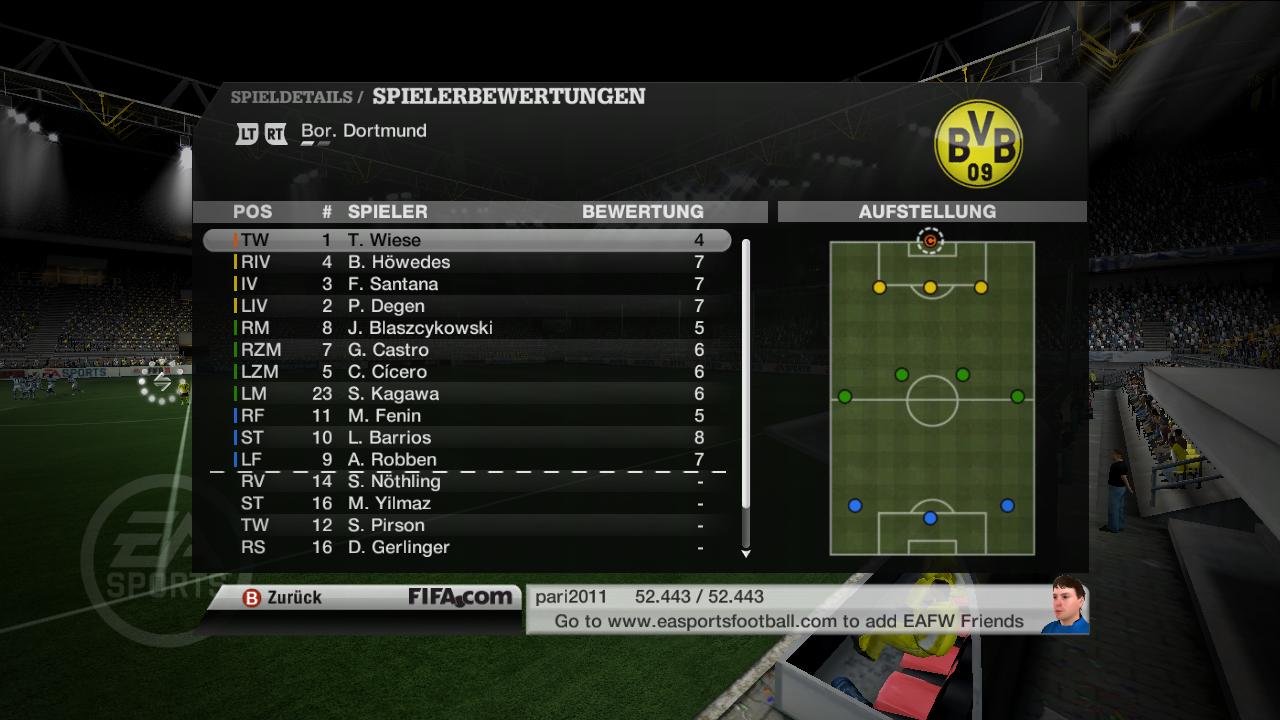Select T. Wiese goalkeeper row
Viewport: 1280px width, 720px height.
click(x=466, y=240)
